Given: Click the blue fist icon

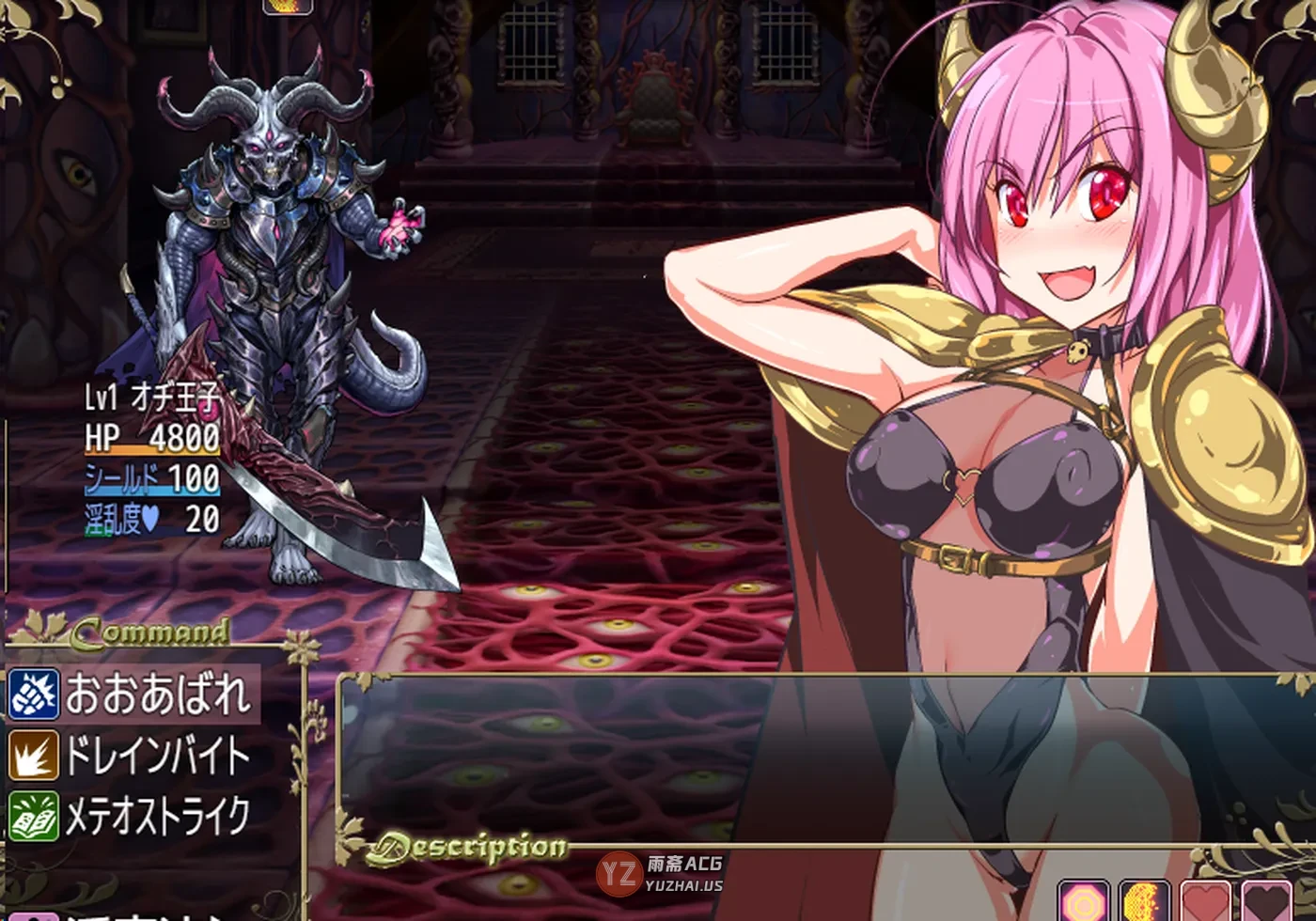Looking at the screenshot, I should [x=34, y=695].
